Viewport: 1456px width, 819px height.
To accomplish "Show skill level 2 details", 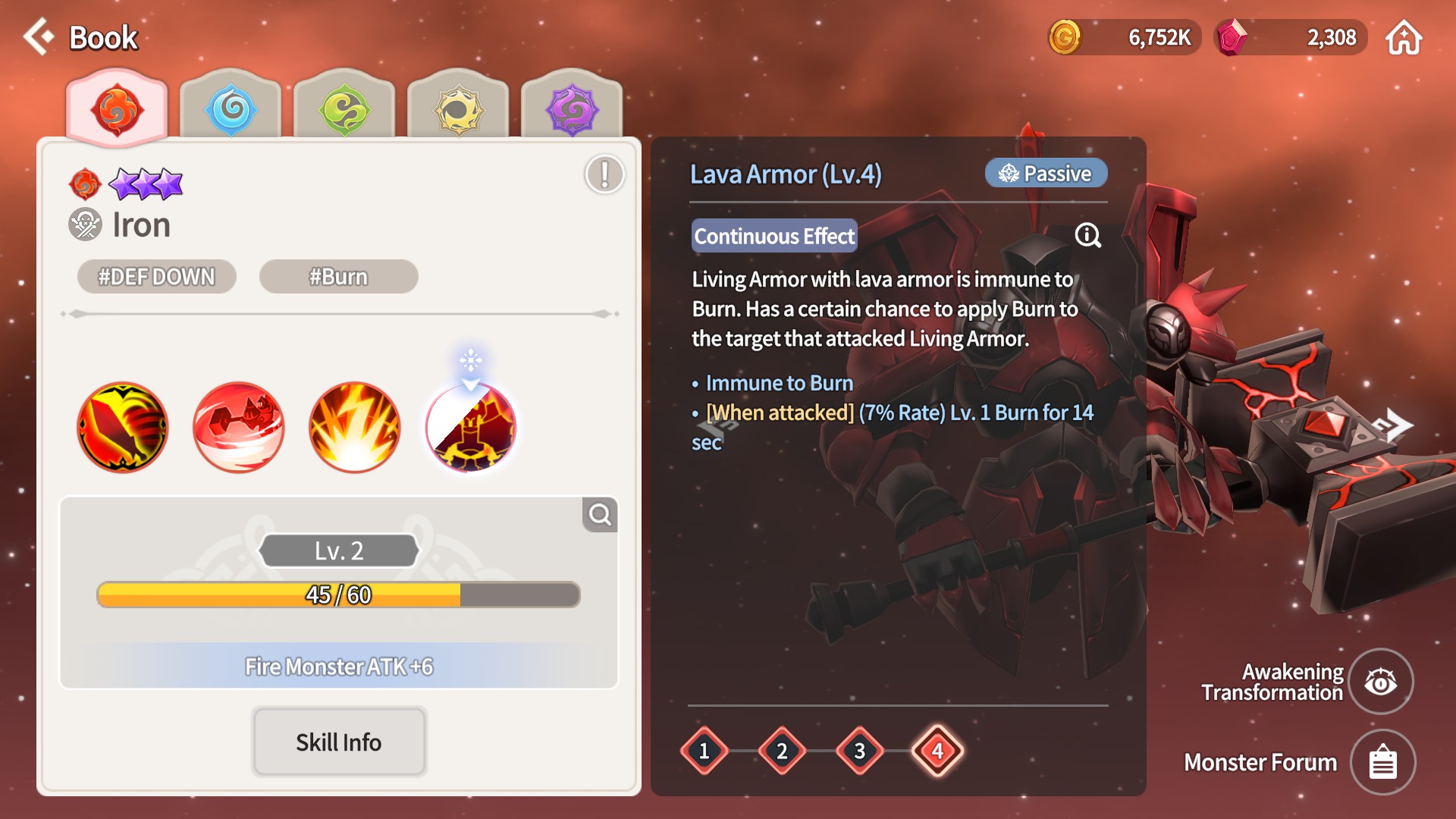I will pos(782,751).
